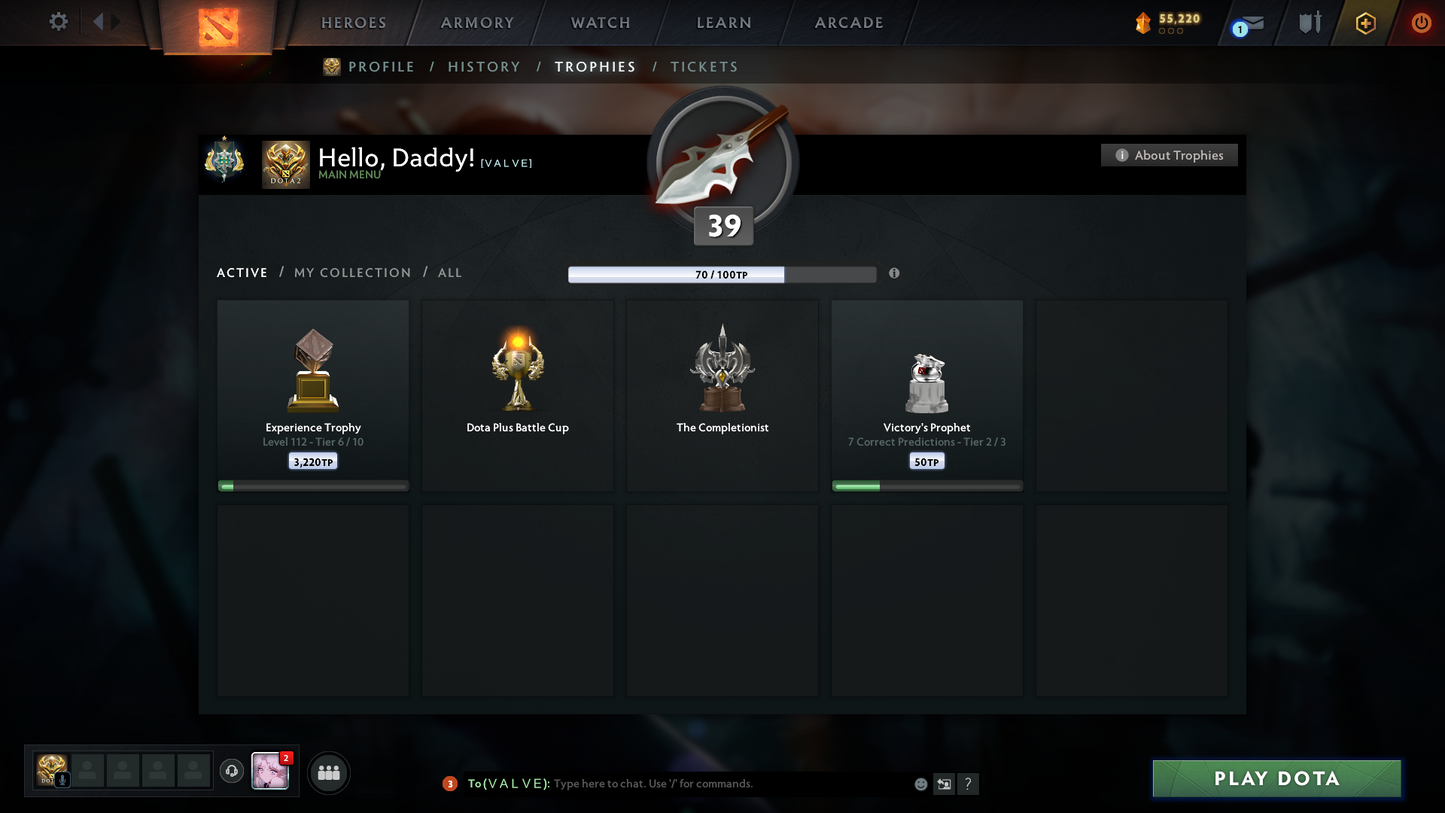Click the About Trophies button
The width and height of the screenshot is (1445, 813).
pyautogui.click(x=1169, y=155)
